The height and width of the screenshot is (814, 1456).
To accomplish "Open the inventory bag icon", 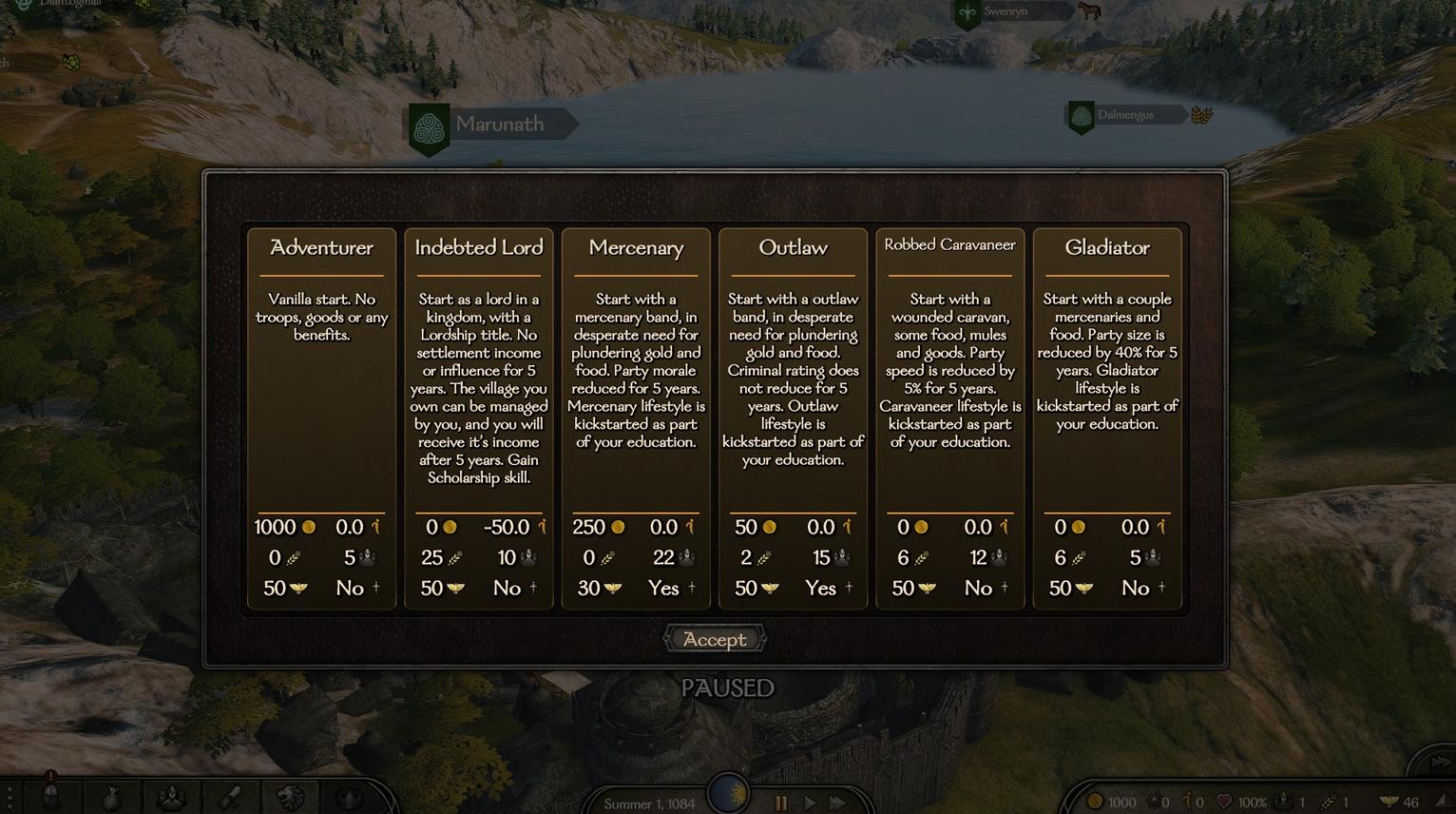I will pos(111,798).
